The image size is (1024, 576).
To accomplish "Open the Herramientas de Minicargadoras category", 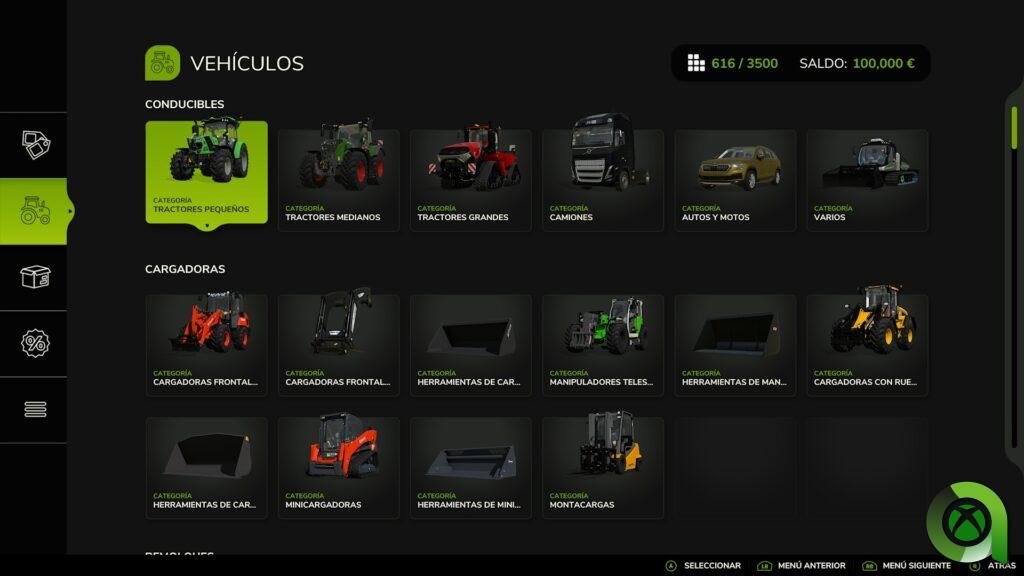I will (470, 467).
